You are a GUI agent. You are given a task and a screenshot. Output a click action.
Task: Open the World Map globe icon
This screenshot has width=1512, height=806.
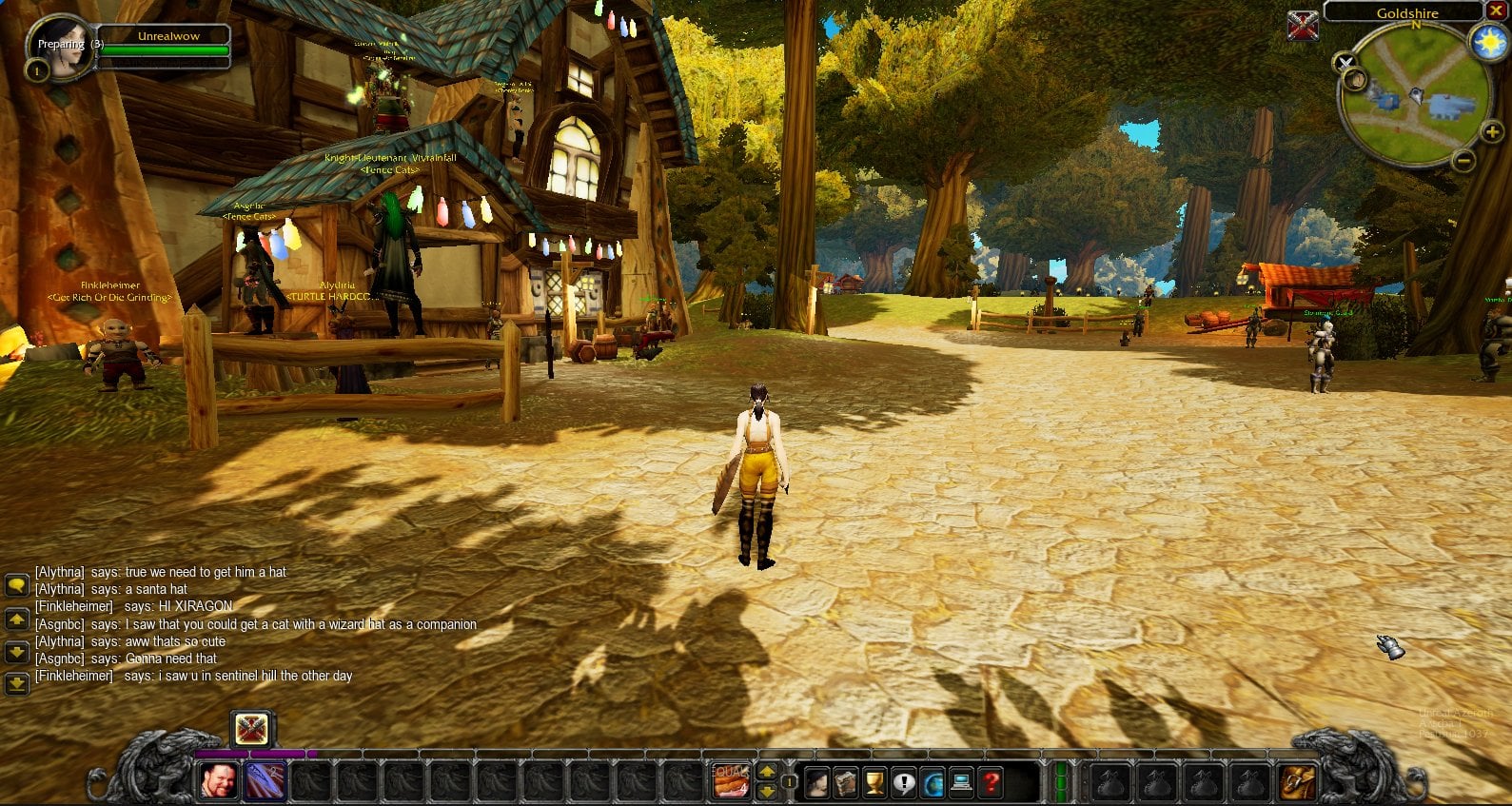point(933,782)
